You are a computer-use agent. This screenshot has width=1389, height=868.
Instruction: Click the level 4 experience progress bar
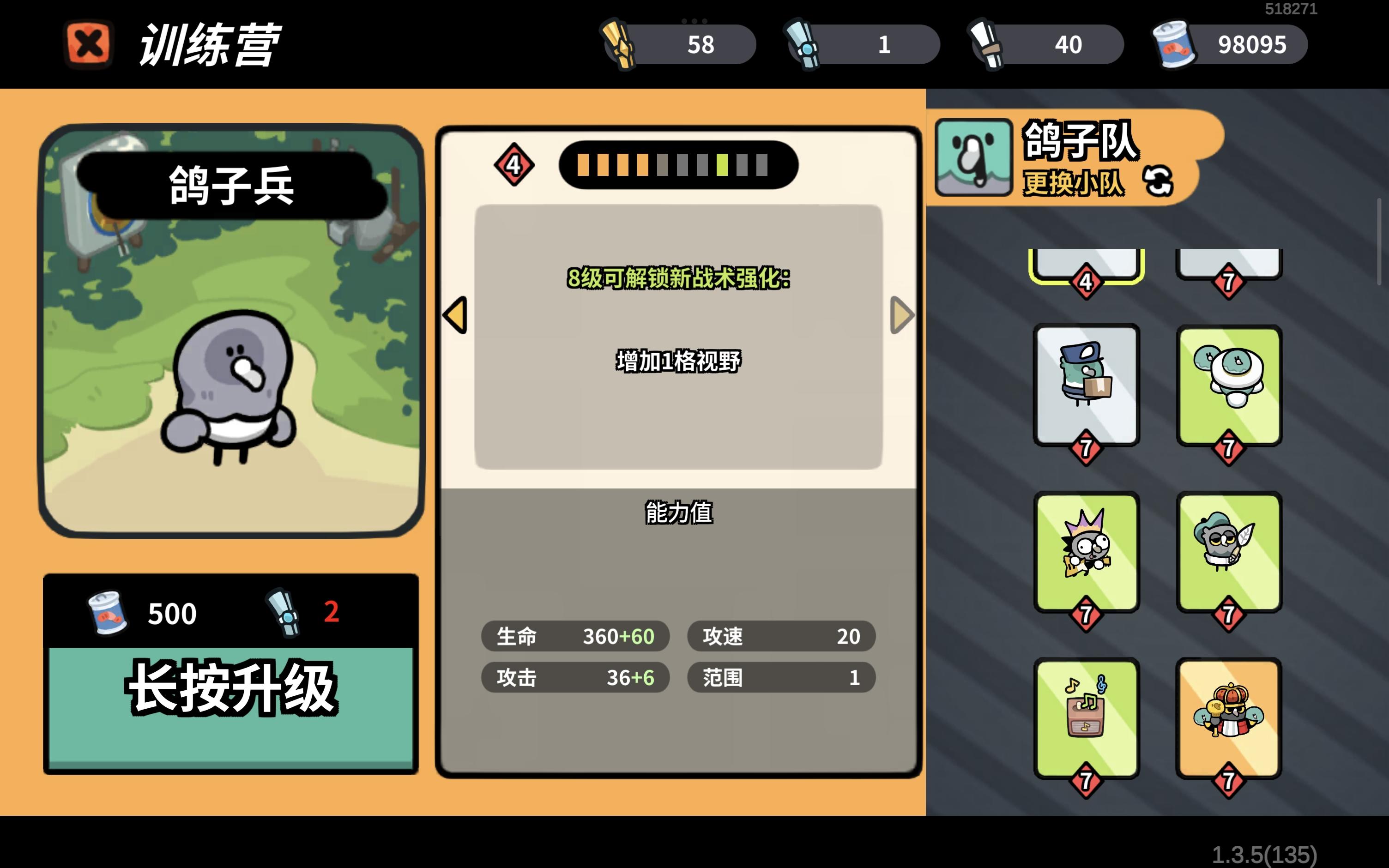point(677,165)
